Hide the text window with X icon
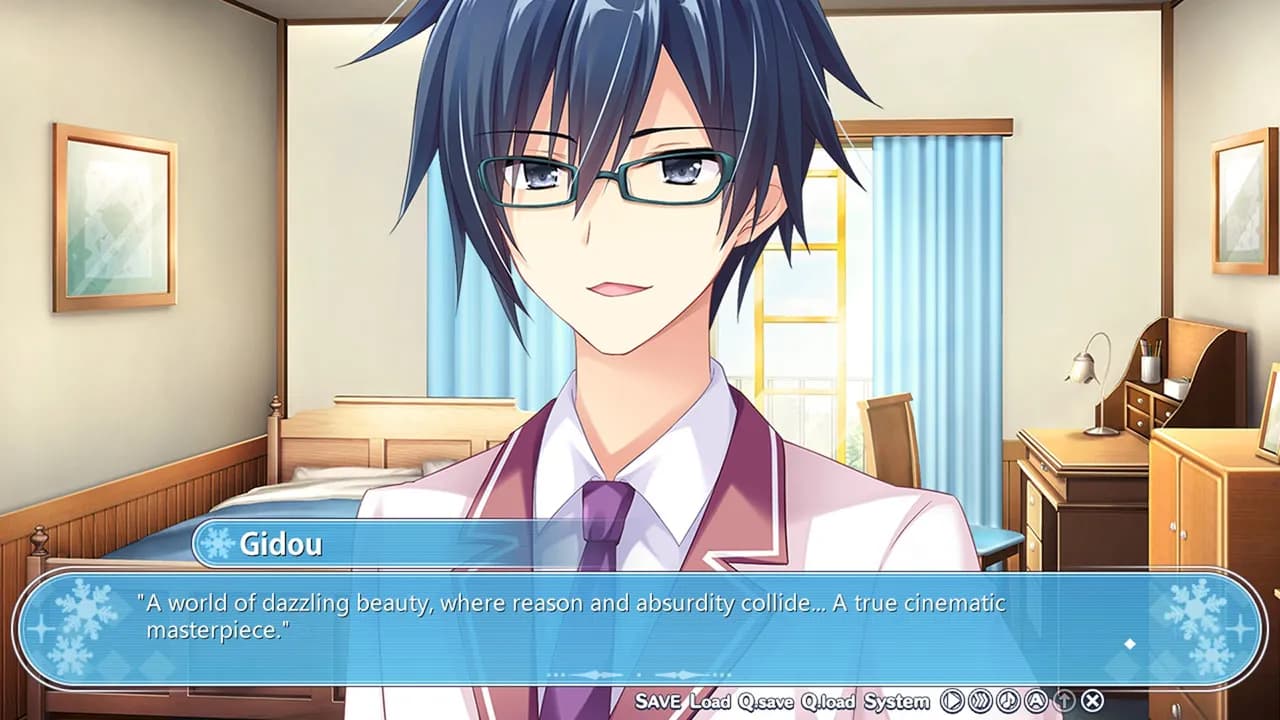Image resolution: width=1280 pixels, height=720 pixels. (1093, 701)
